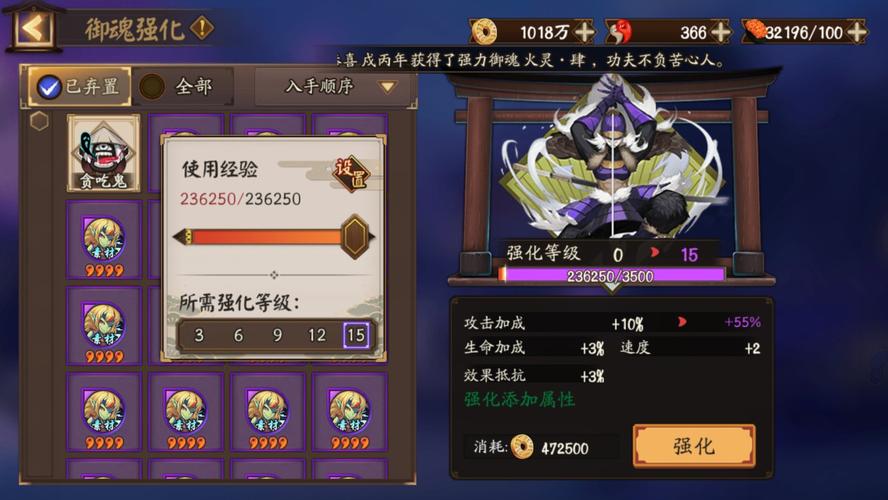Image resolution: width=888 pixels, height=500 pixels.
Task: Choose enhancement level 15
Action: click(x=355, y=335)
